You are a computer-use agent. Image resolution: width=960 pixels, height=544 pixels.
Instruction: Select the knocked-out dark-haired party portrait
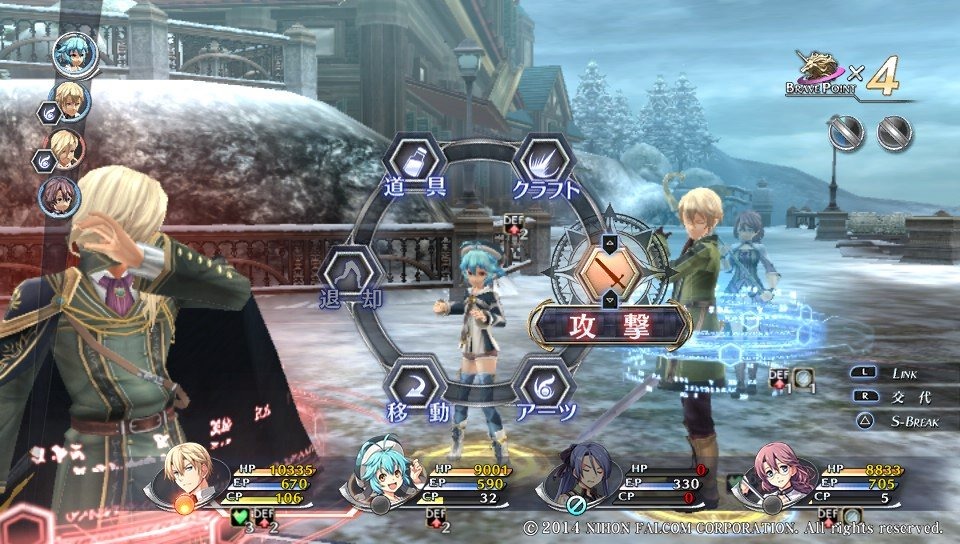point(572,477)
